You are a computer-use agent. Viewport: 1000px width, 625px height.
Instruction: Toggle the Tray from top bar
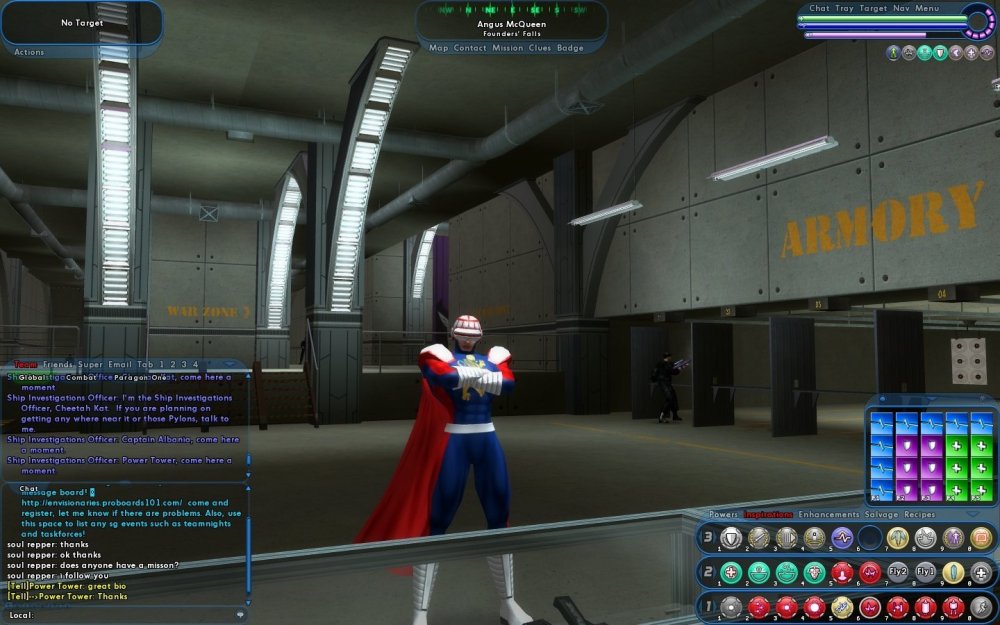click(845, 9)
